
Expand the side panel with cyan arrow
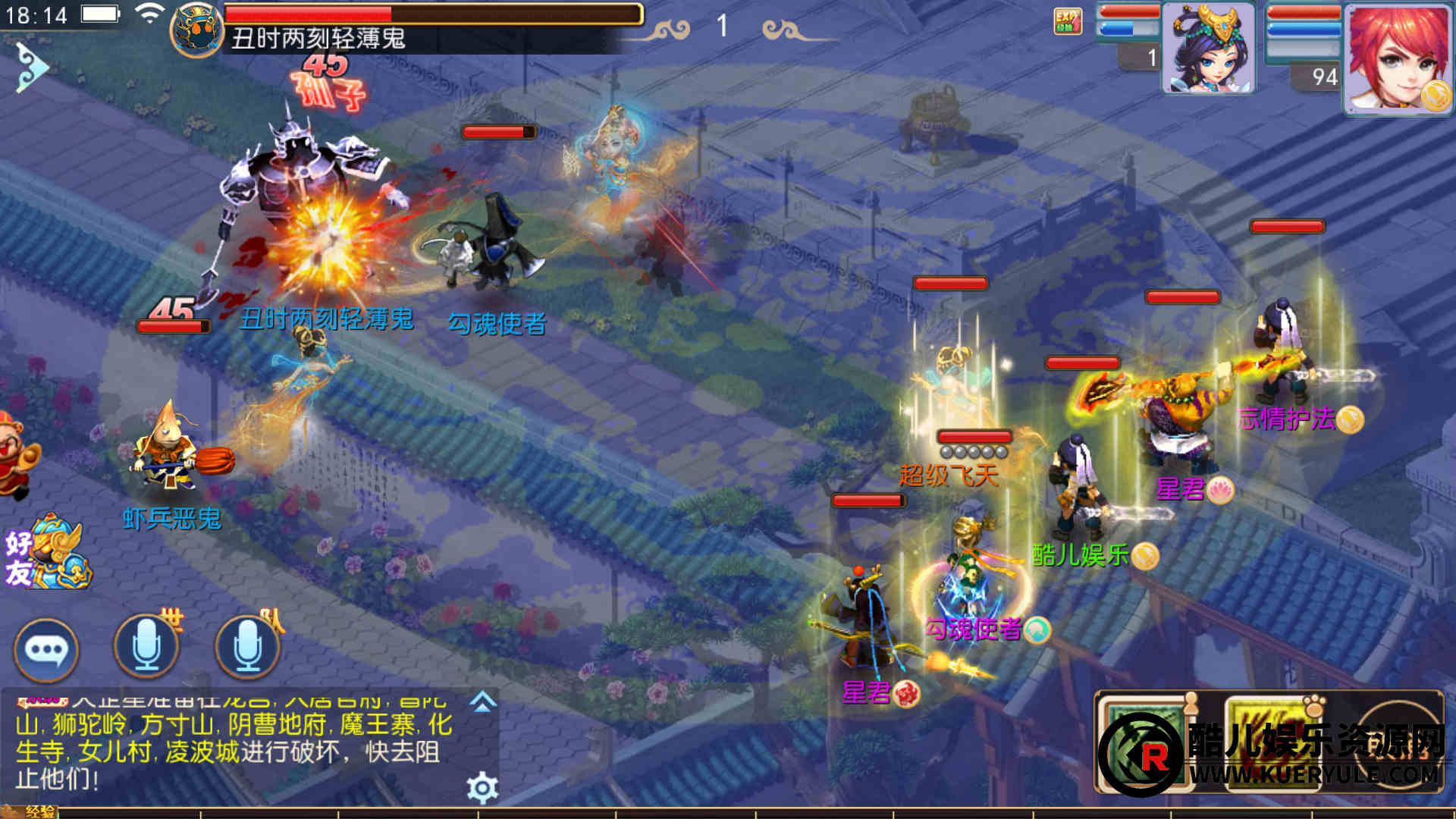click(x=31, y=67)
